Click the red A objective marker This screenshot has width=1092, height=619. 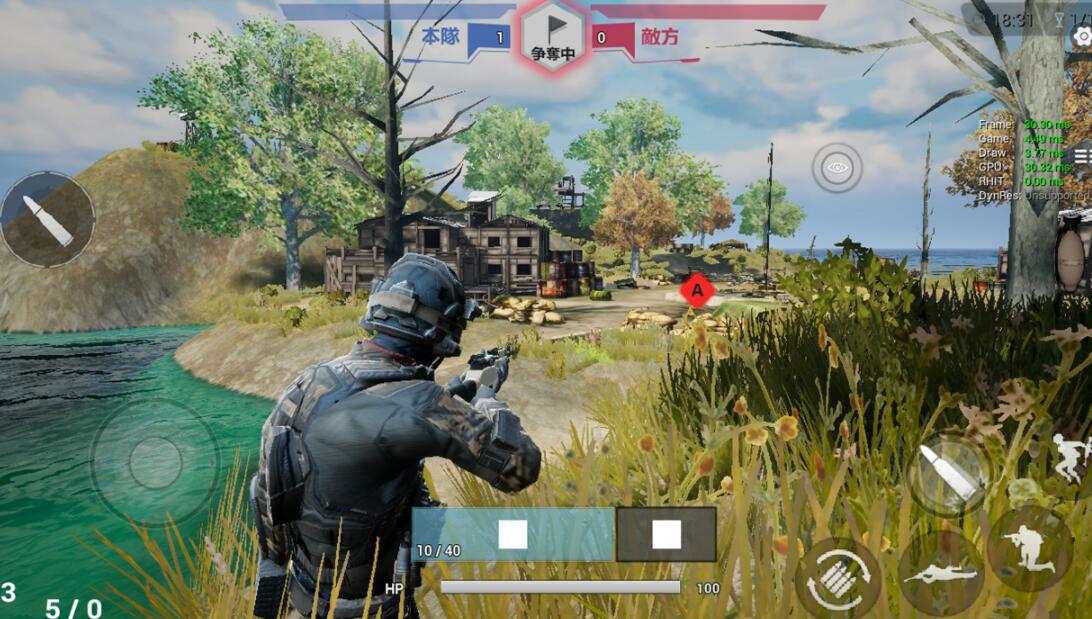point(697,290)
